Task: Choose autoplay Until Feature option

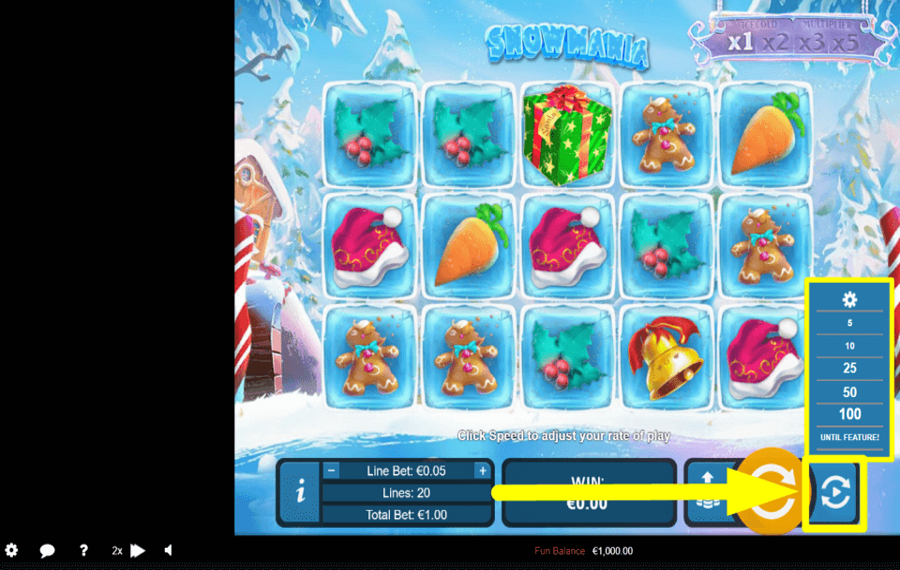Action: [x=850, y=437]
